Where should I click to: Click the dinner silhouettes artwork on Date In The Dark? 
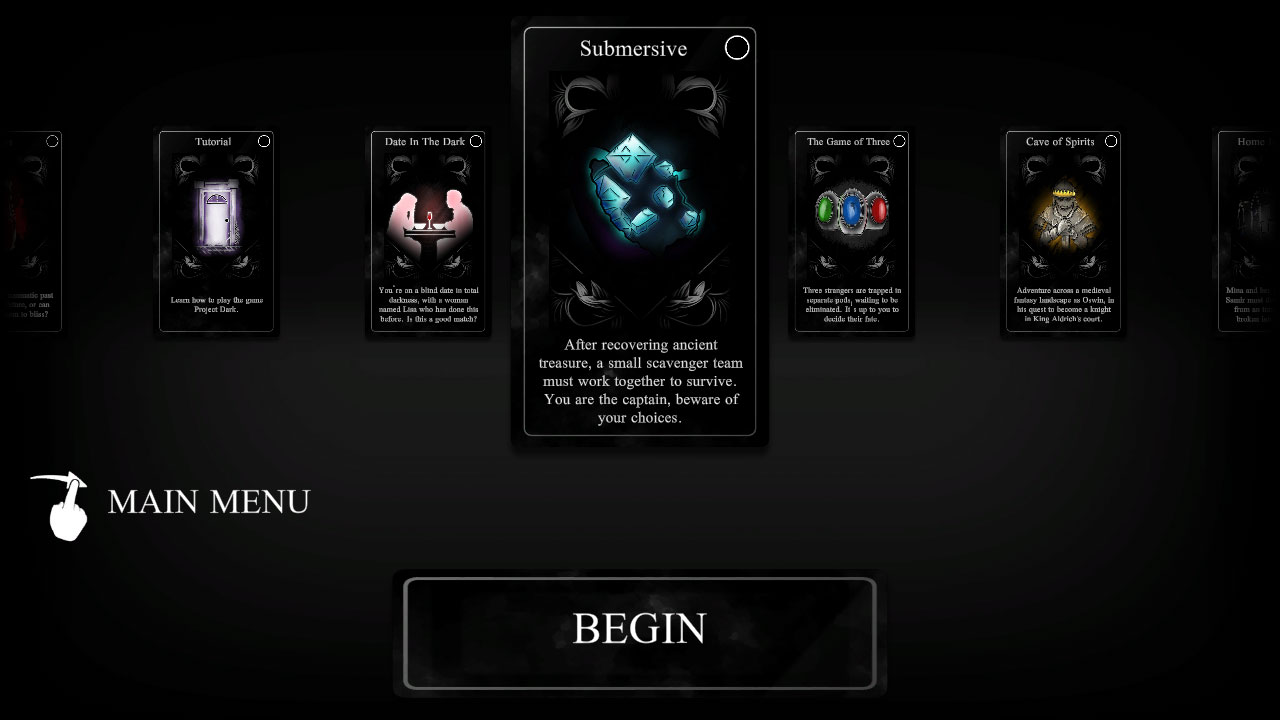pyautogui.click(x=428, y=215)
